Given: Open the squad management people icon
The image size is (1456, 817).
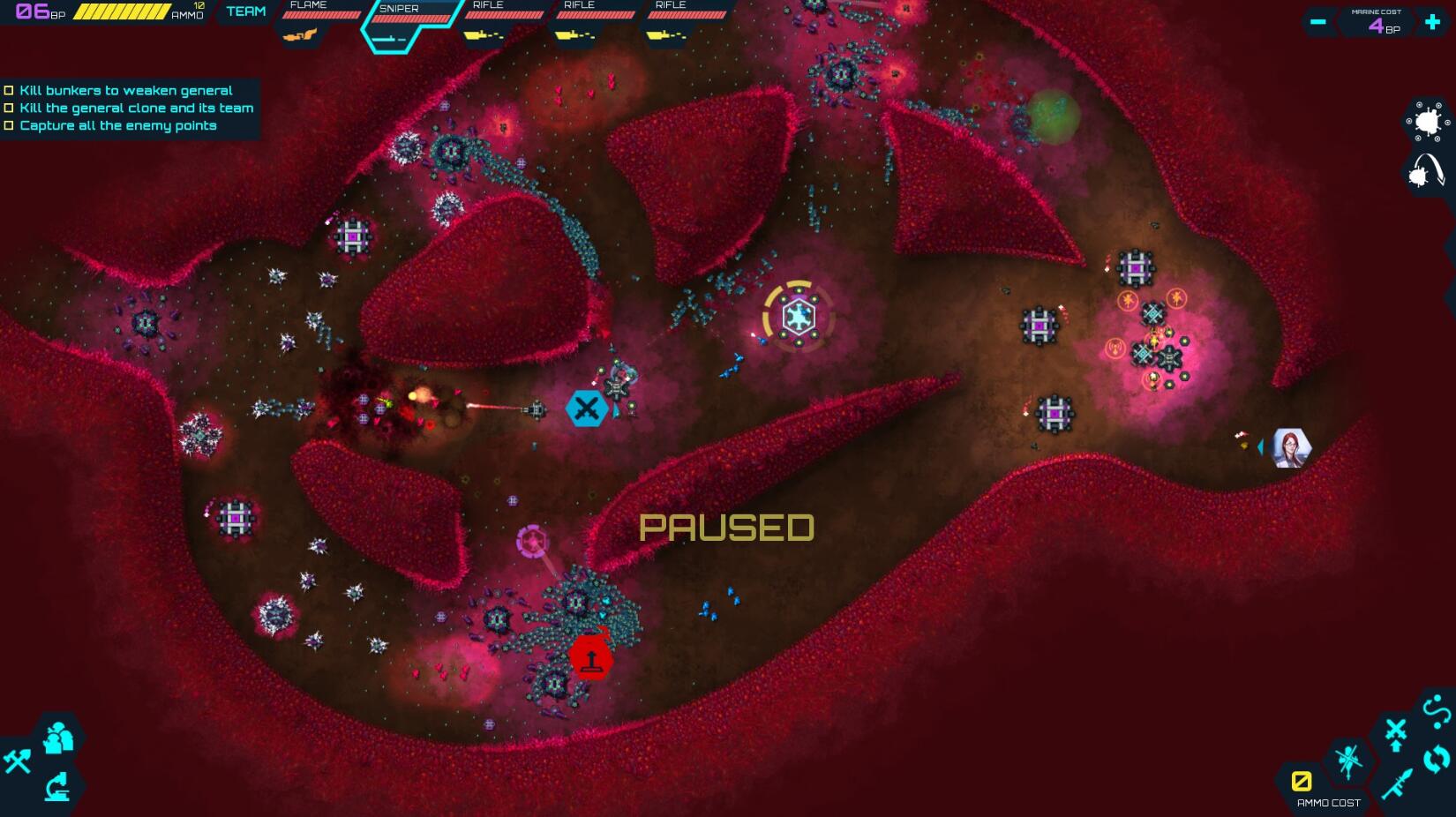Looking at the screenshot, I should point(56,736).
